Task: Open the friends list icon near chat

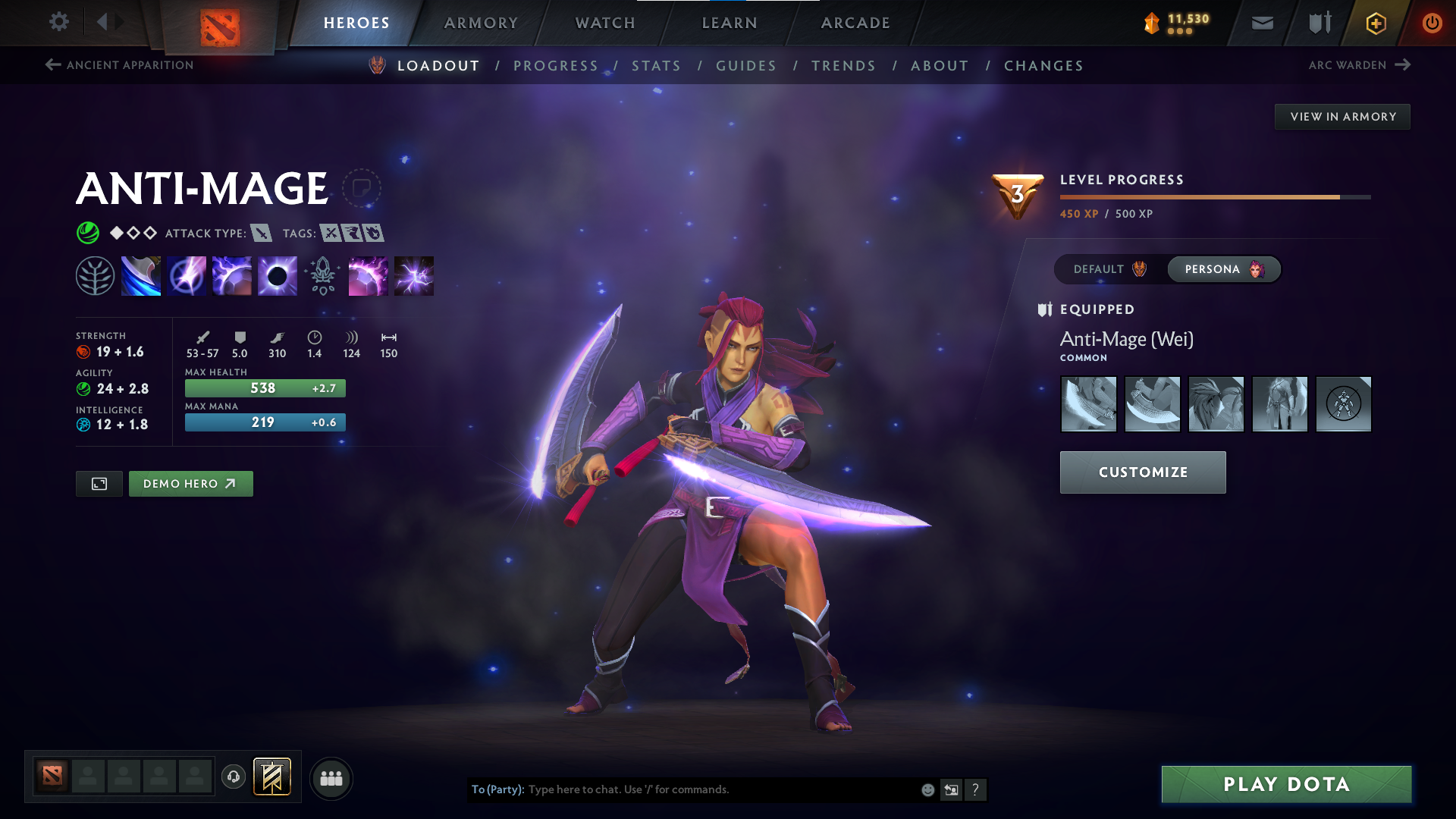Action: click(331, 778)
